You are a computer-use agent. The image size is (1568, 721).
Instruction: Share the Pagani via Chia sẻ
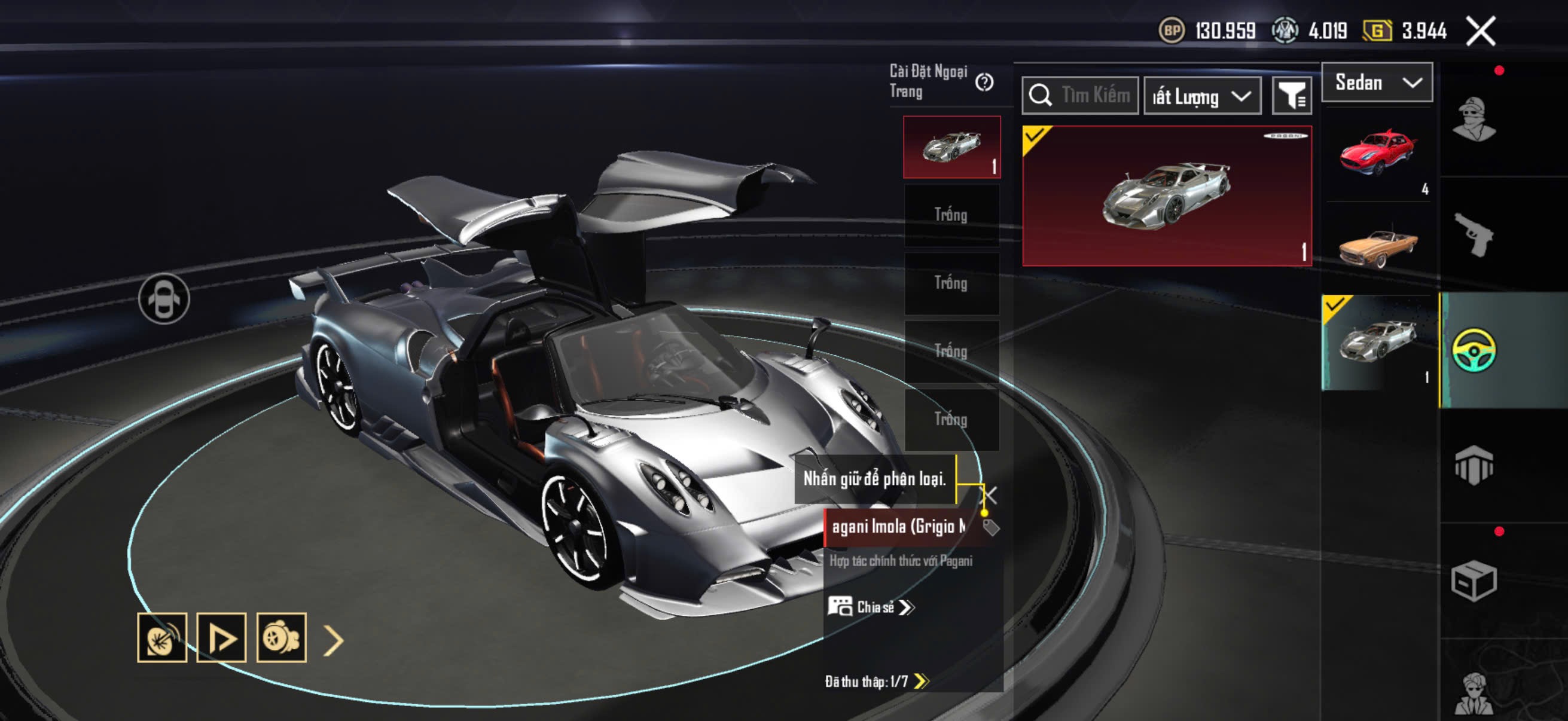871,607
